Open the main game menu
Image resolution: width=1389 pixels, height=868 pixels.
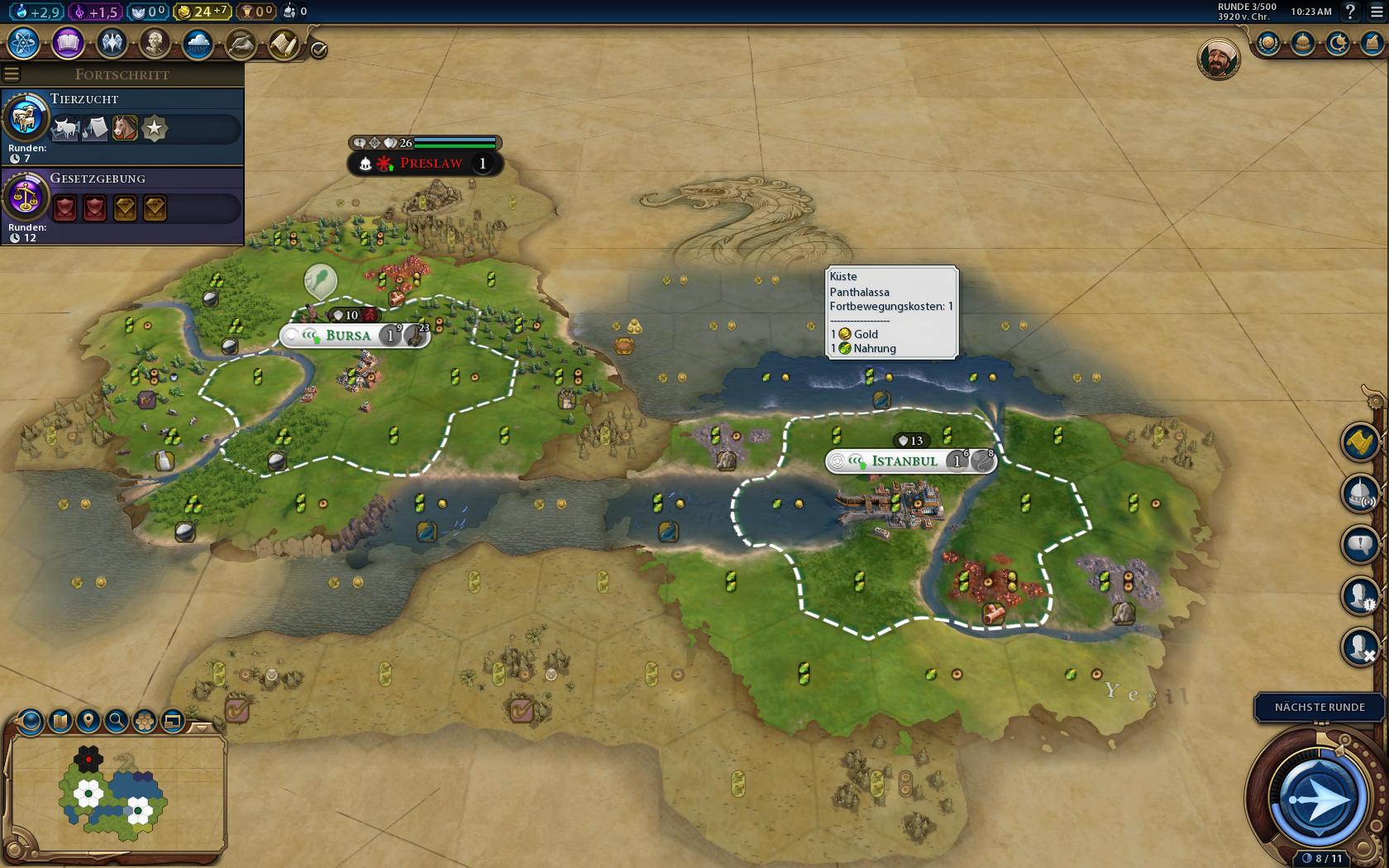coord(1377,12)
